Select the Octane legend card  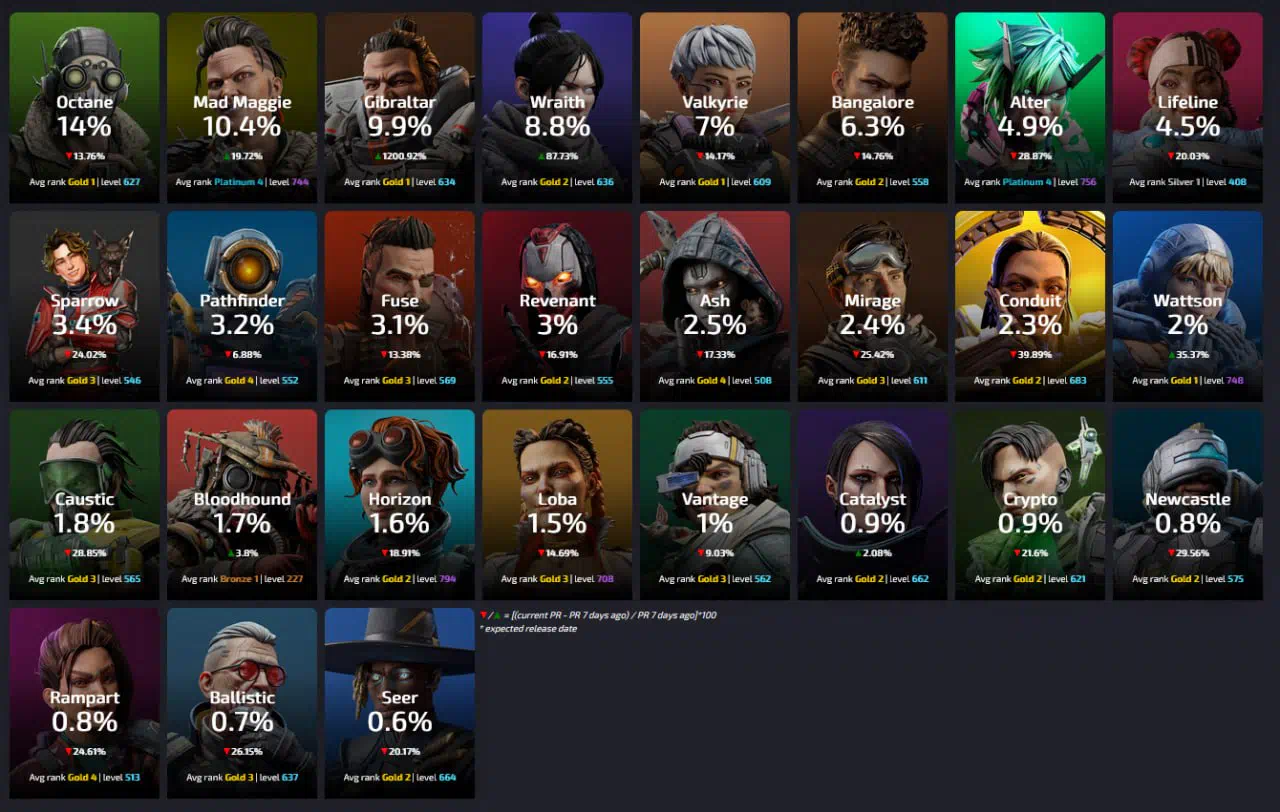[x=84, y=107]
